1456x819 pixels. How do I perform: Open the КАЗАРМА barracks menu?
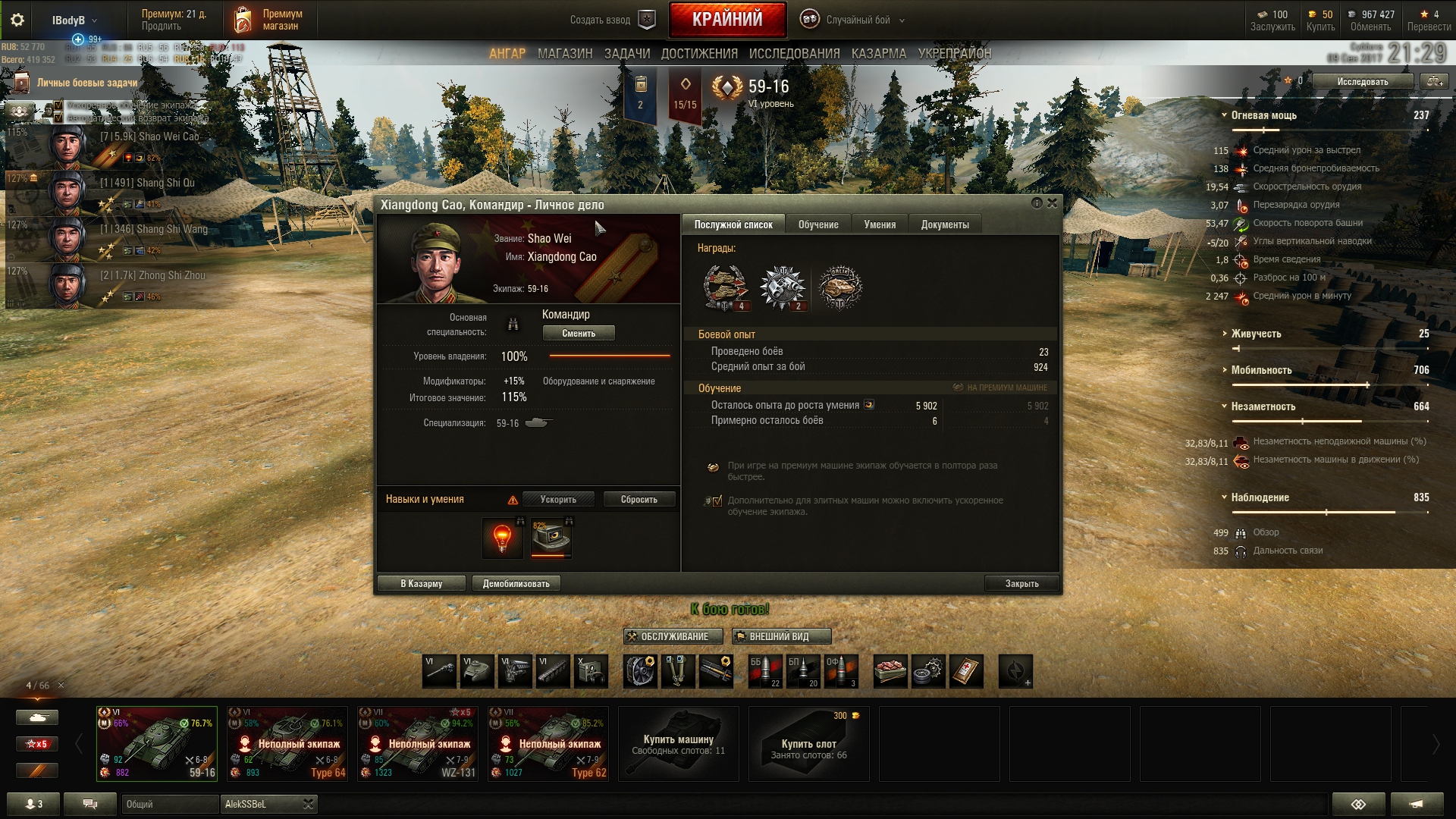[x=878, y=54]
